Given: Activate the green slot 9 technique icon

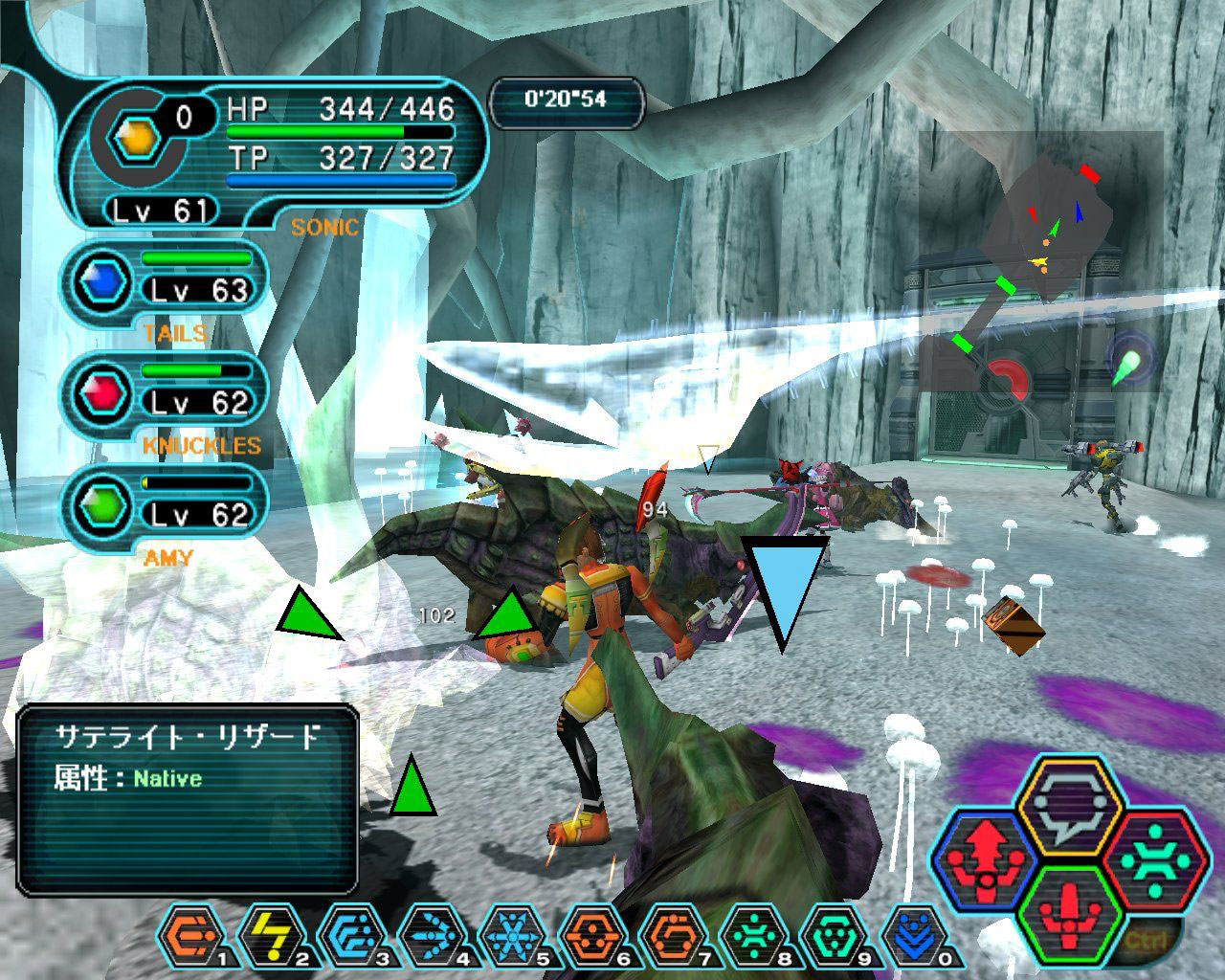Looking at the screenshot, I should tap(830, 935).
